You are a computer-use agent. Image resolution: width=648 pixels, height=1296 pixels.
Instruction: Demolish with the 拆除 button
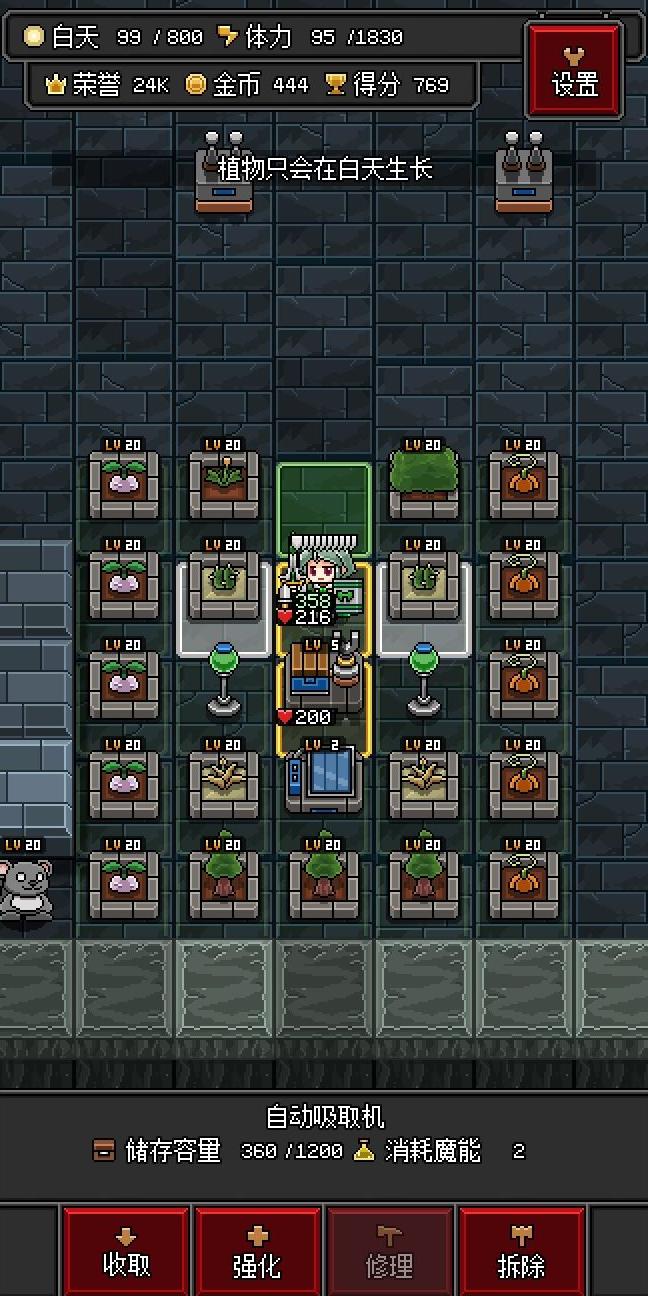click(521, 1252)
